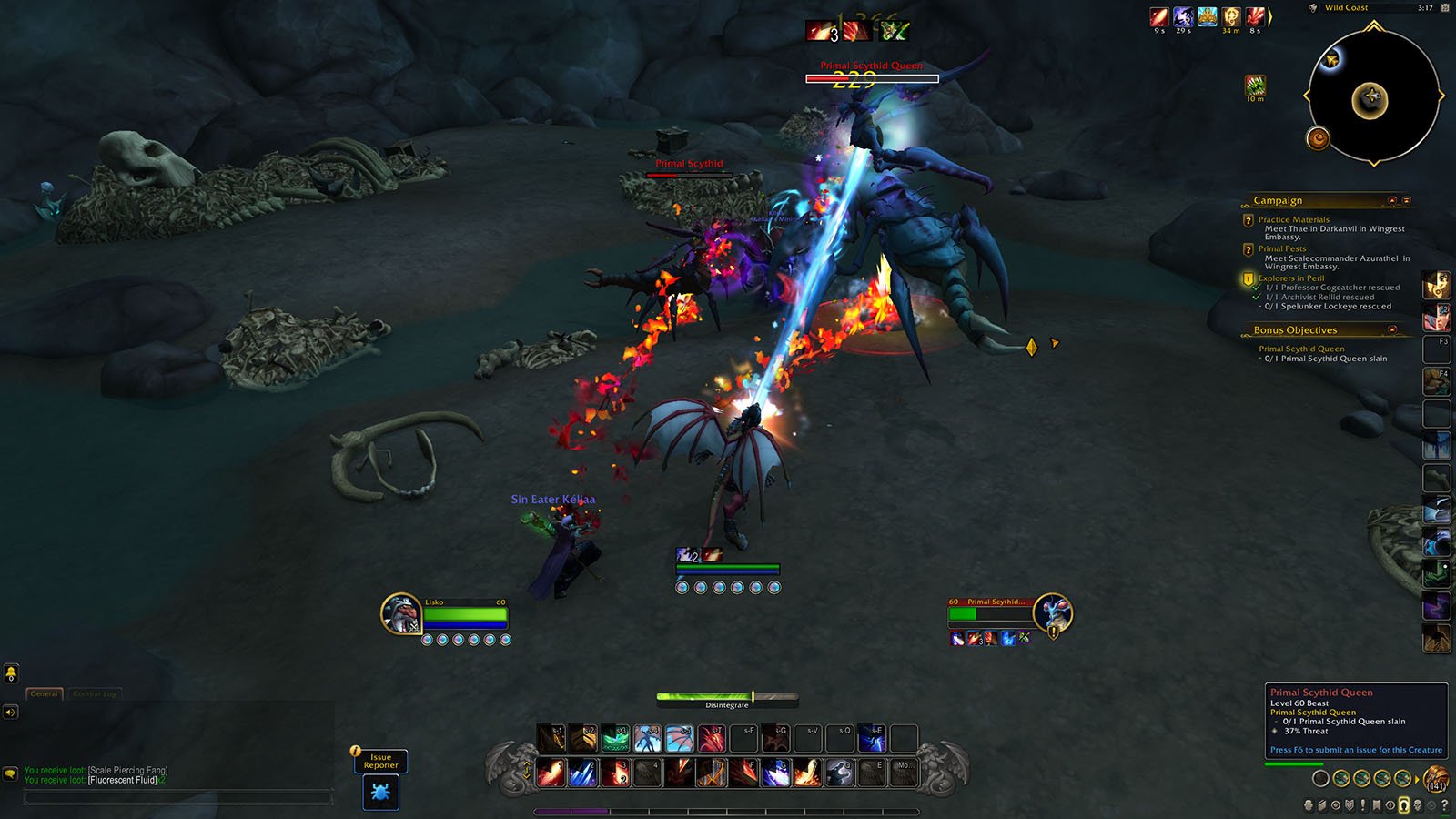This screenshot has width=1456, height=819.
Task: Select the Explorers in Peril quest
Action: (x=1290, y=278)
